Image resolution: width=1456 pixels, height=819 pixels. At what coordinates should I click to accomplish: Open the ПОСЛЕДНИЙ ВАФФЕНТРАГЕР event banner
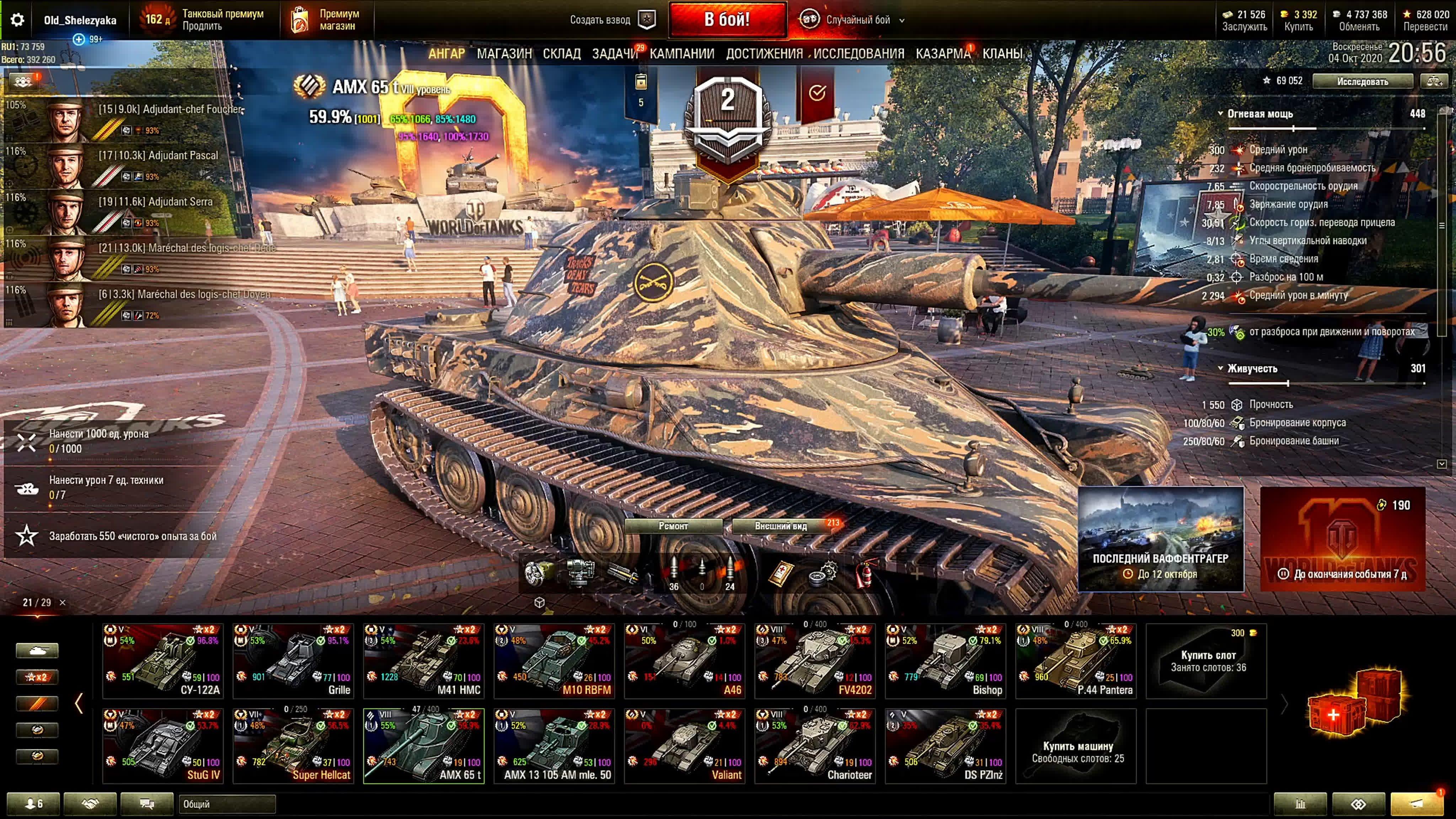1160,539
